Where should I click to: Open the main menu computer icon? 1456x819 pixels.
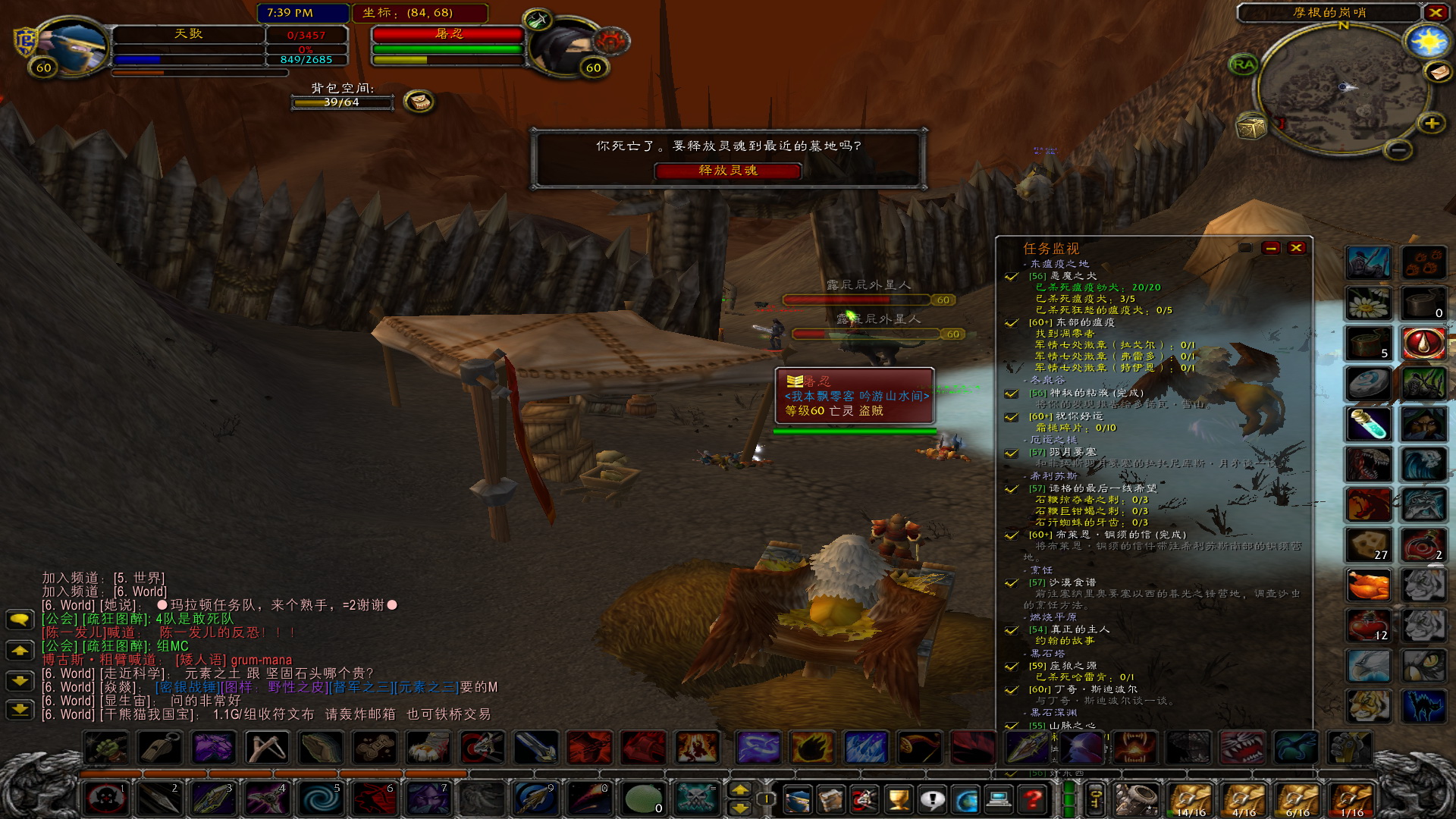tap(998, 800)
